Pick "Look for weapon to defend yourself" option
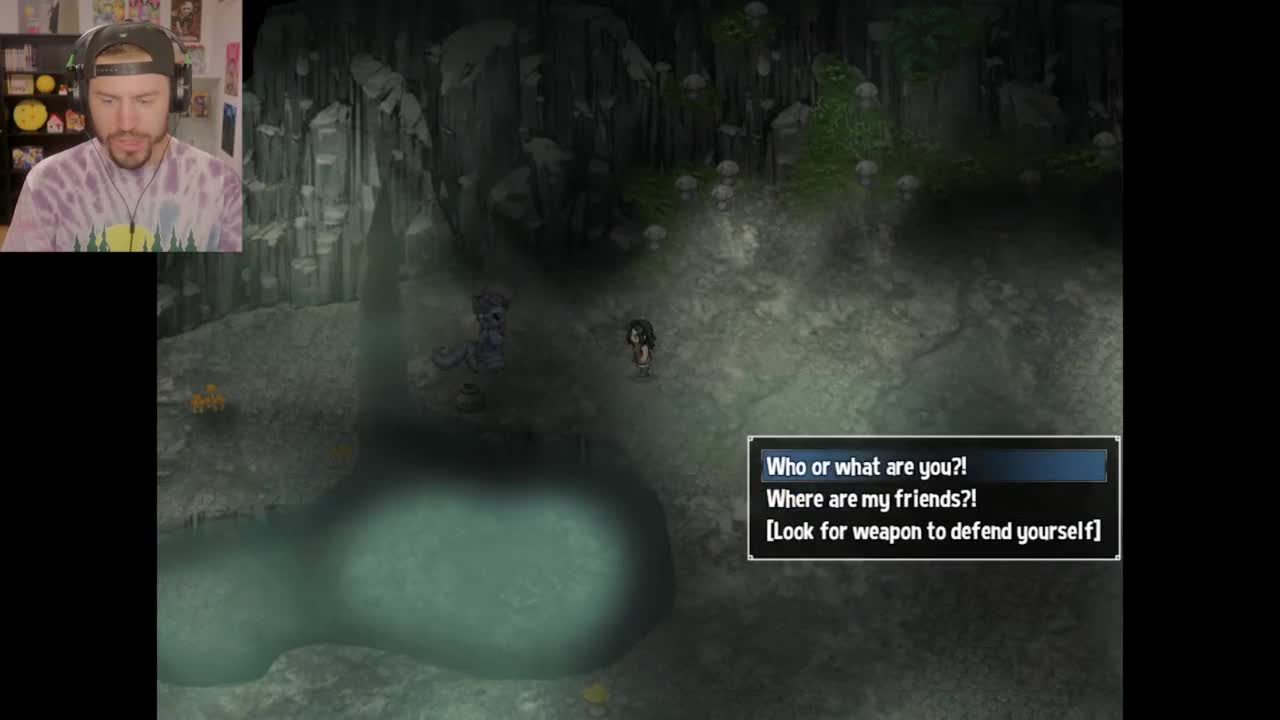This screenshot has height=720, width=1280. [x=932, y=531]
